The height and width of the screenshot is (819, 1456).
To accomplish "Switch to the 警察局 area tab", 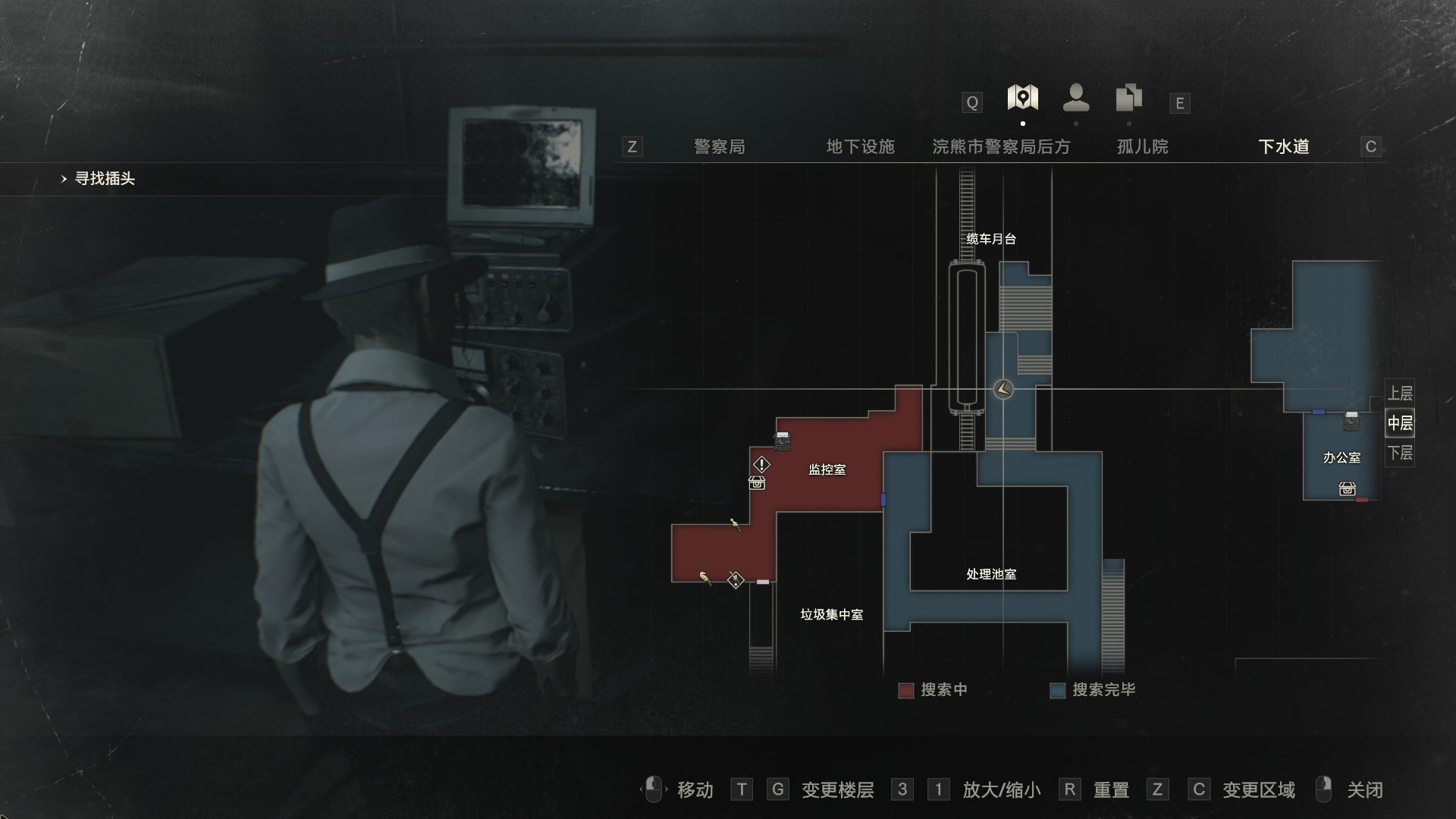I will (719, 146).
